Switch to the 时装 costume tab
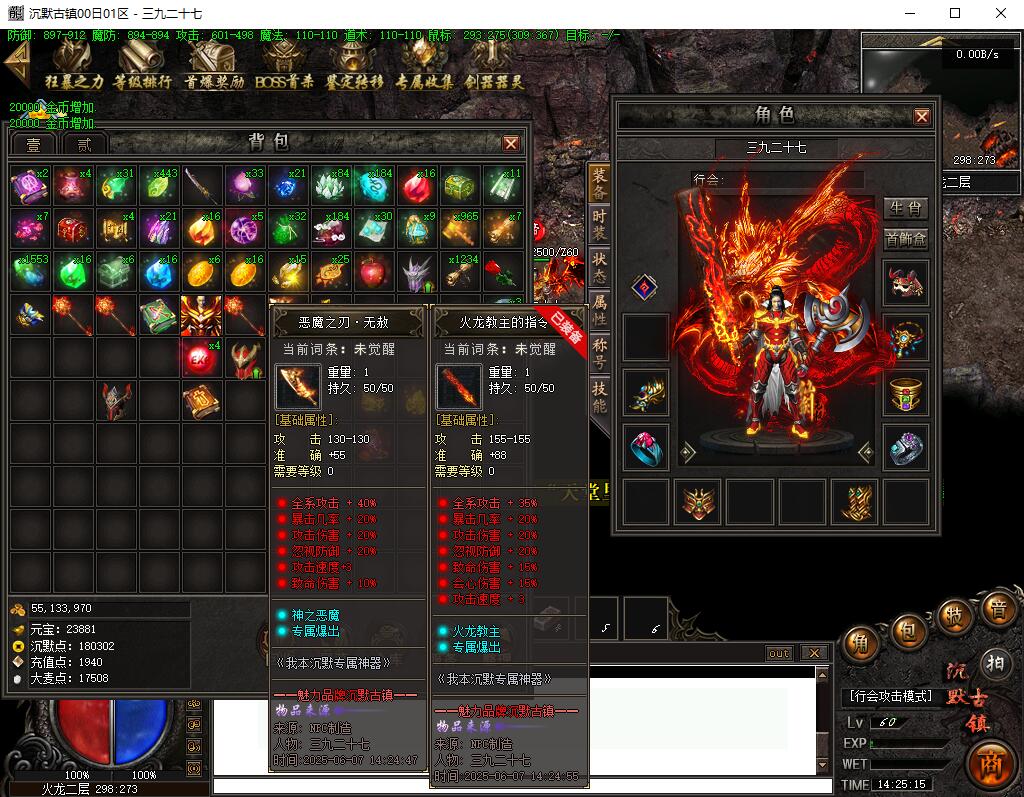This screenshot has height=797, width=1024. [599, 225]
